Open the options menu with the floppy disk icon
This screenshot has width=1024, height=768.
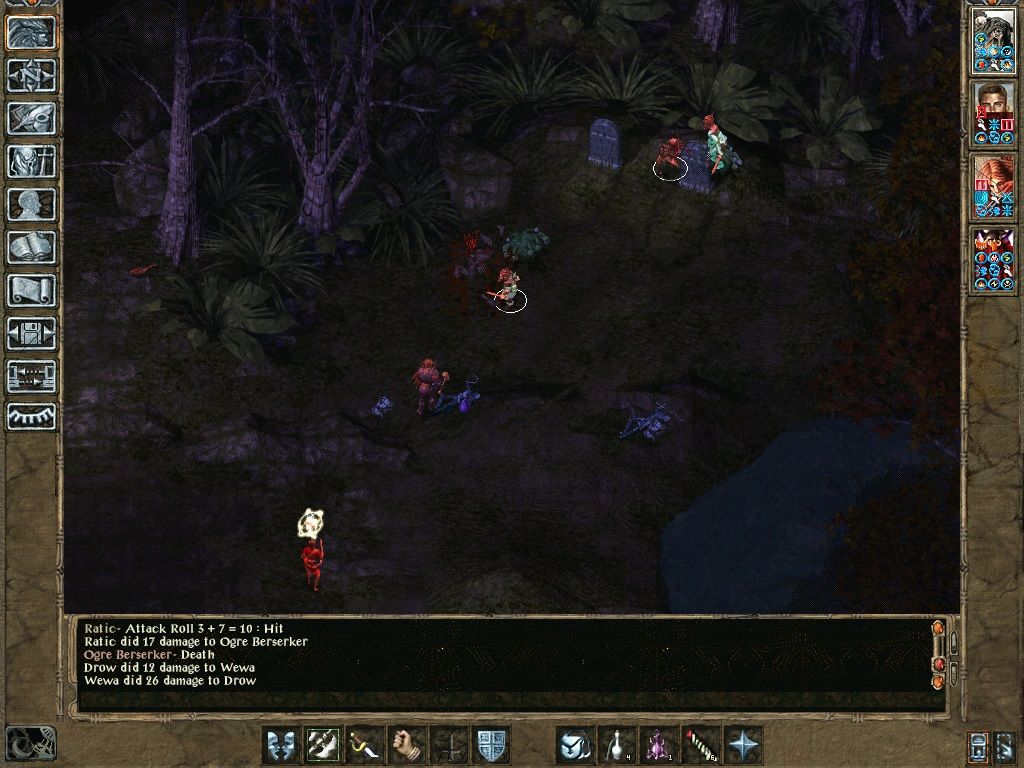click(31, 333)
